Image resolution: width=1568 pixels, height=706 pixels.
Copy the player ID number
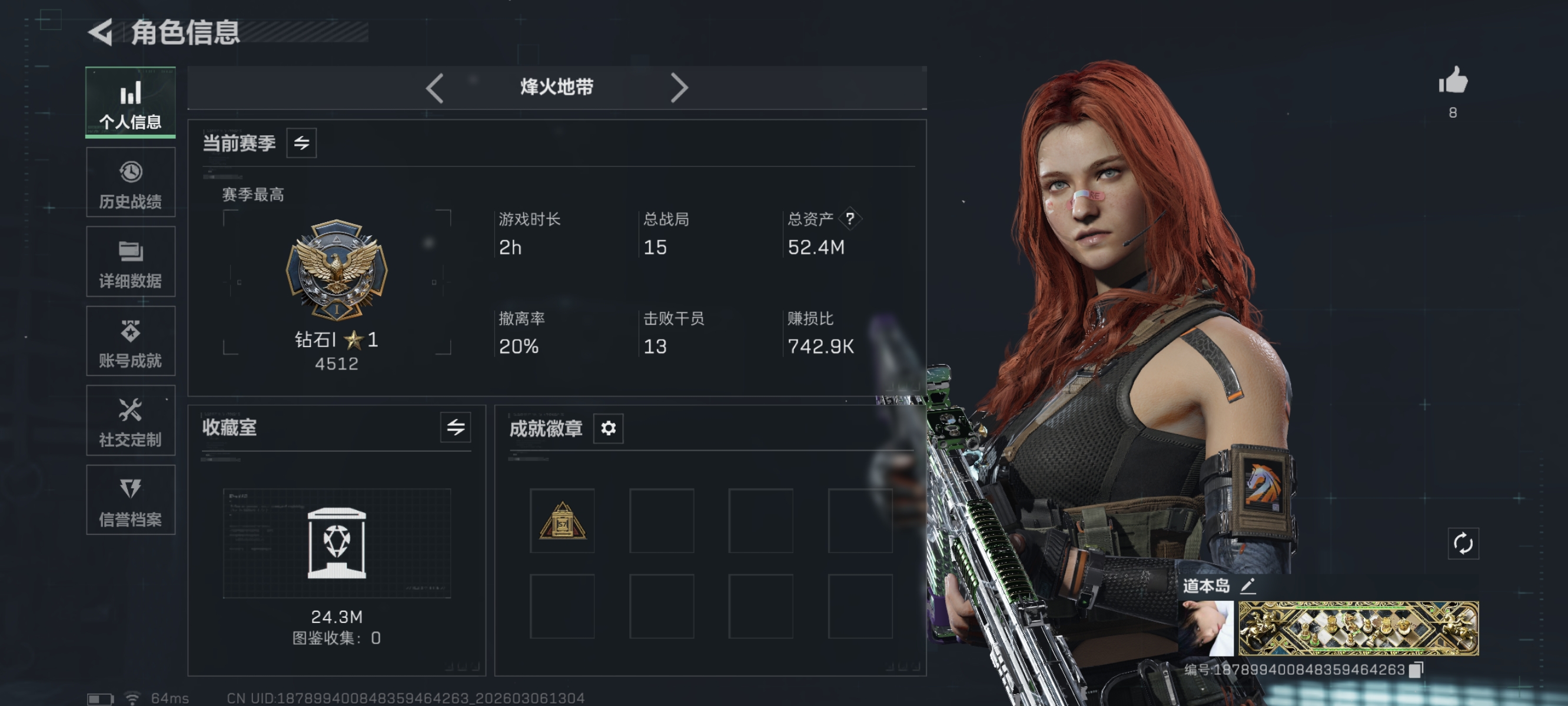pos(1416,670)
